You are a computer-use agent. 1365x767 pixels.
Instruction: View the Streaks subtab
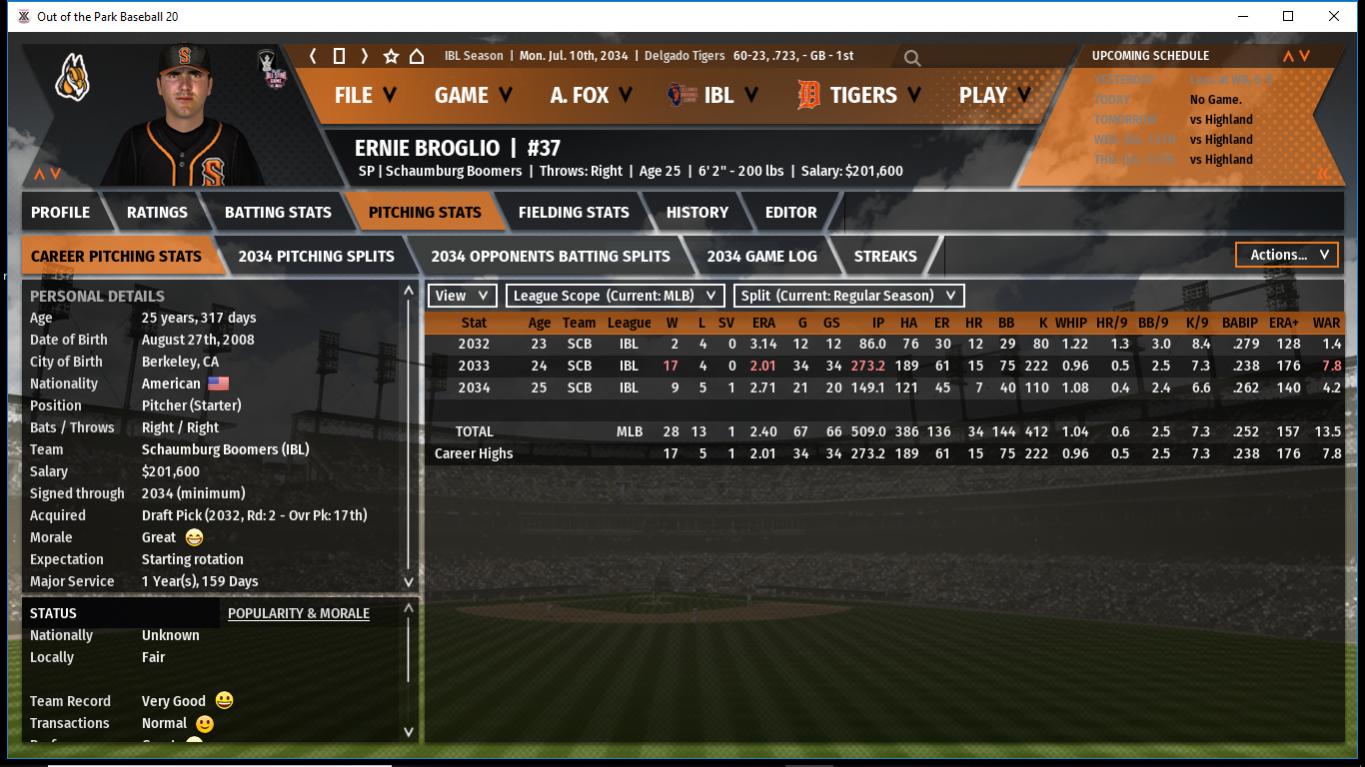(x=885, y=256)
